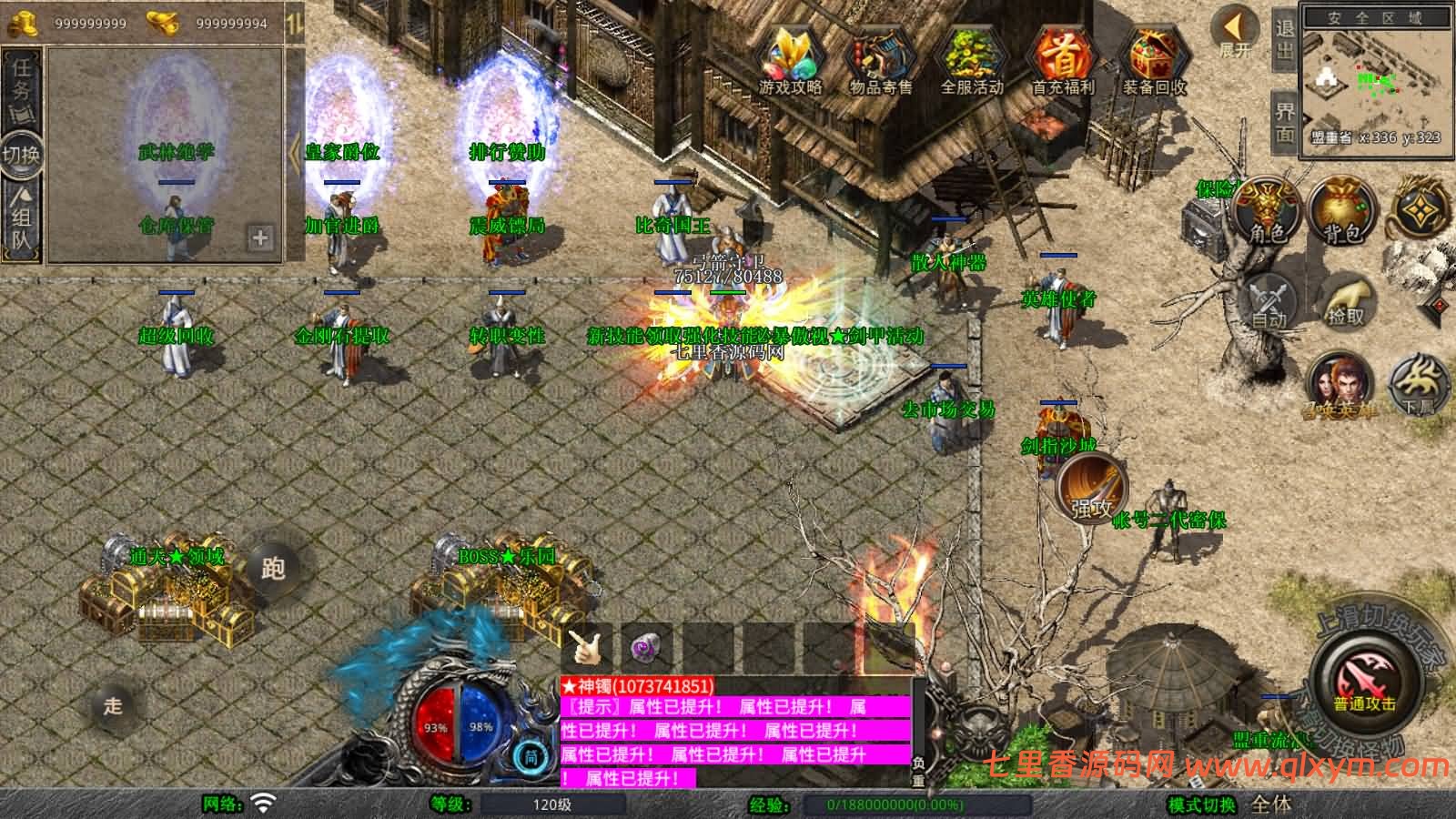
Task: Switch to the 组队 team tab
Action: 22,217
